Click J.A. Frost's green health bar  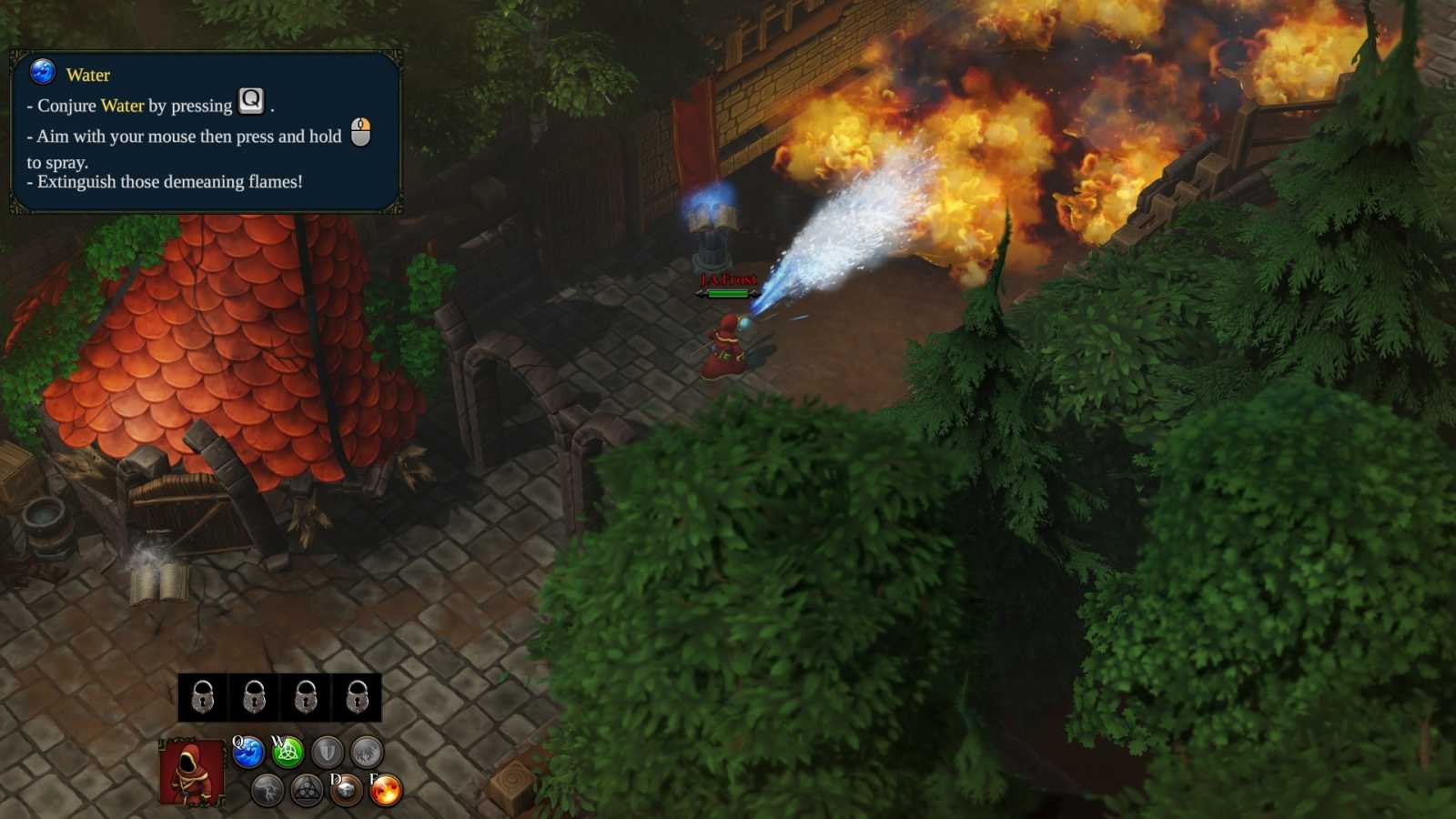pos(727,292)
